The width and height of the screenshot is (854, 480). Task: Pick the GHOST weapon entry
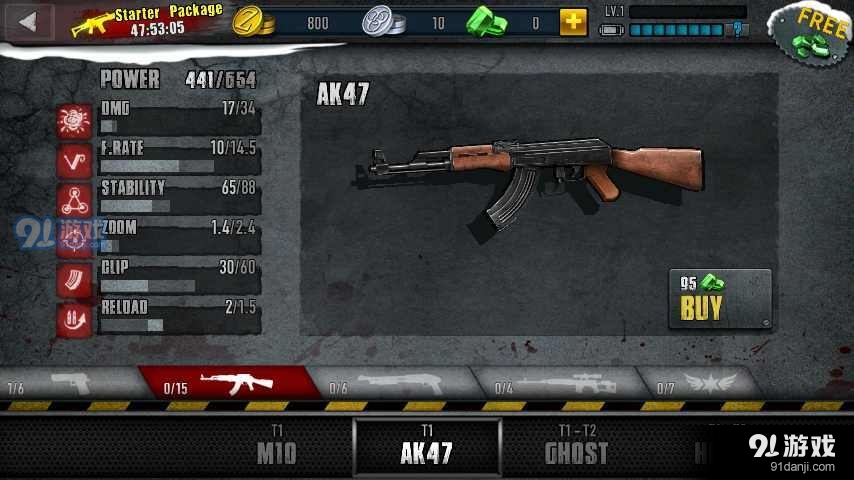[576, 446]
